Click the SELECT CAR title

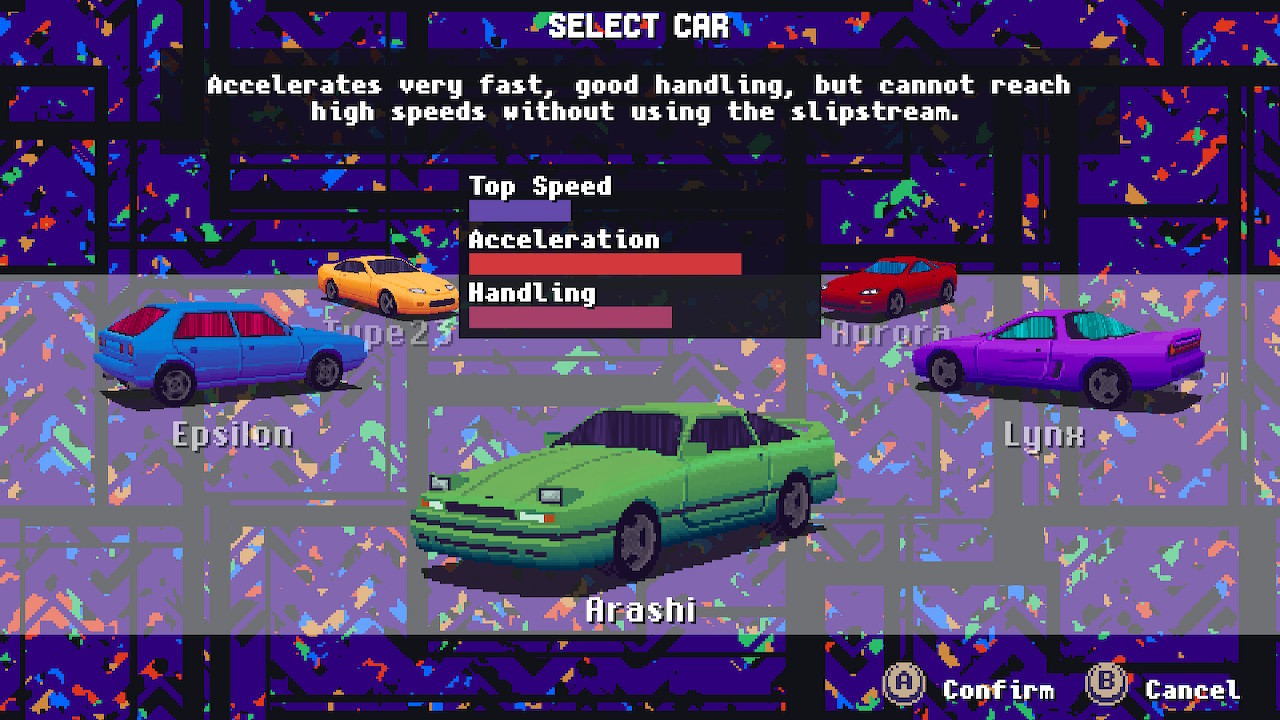click(x=640, y=26)
